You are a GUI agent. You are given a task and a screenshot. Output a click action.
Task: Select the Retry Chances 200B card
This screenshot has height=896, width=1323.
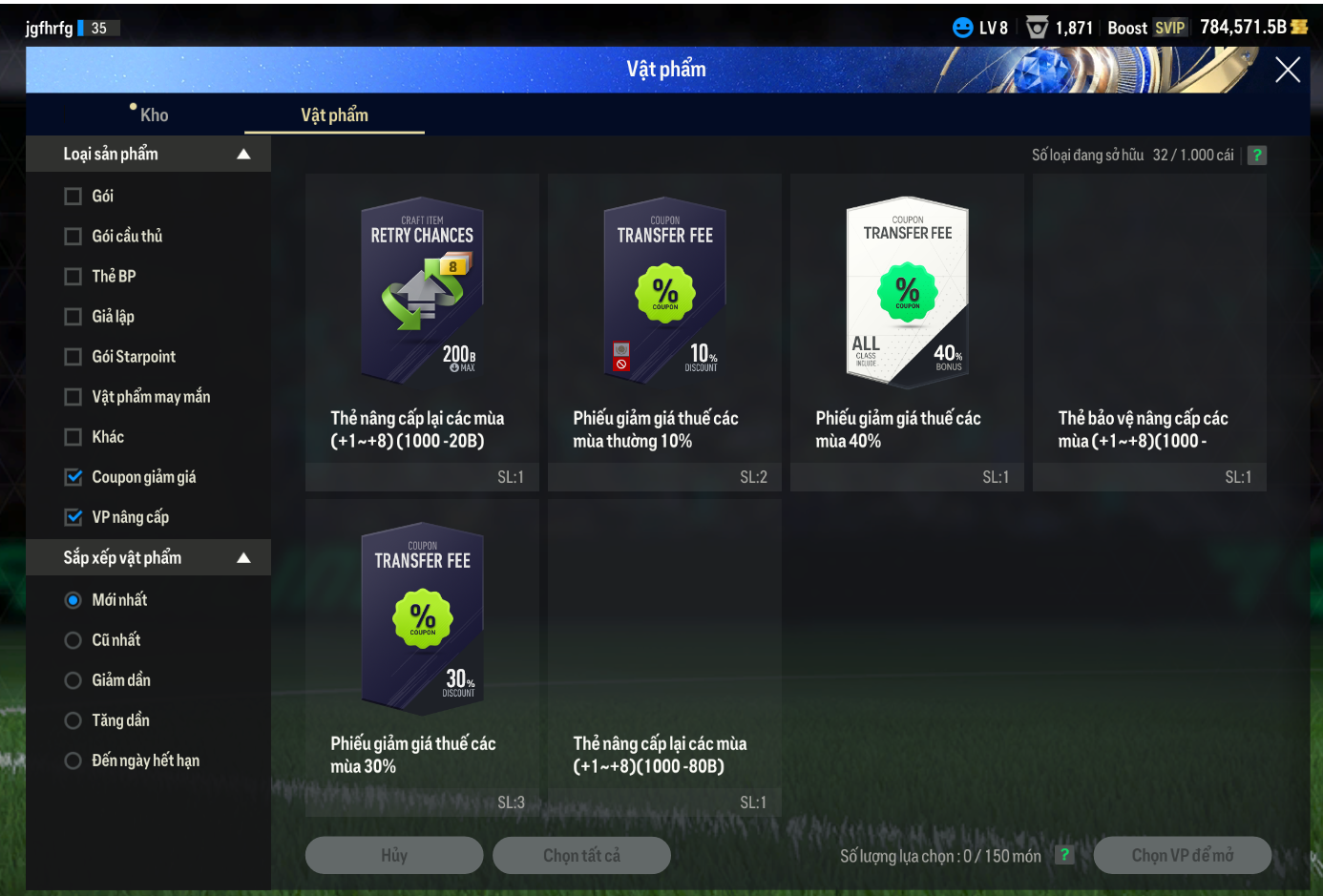pos(422,291)
